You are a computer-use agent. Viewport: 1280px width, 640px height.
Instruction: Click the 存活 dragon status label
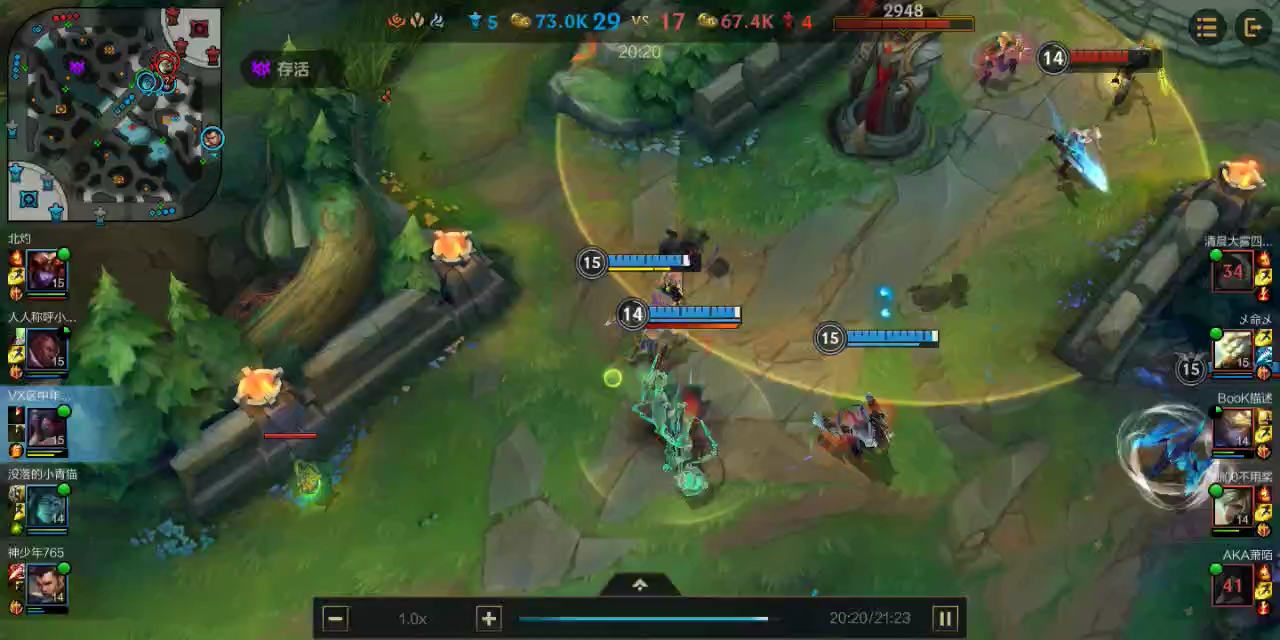[292, 69]
